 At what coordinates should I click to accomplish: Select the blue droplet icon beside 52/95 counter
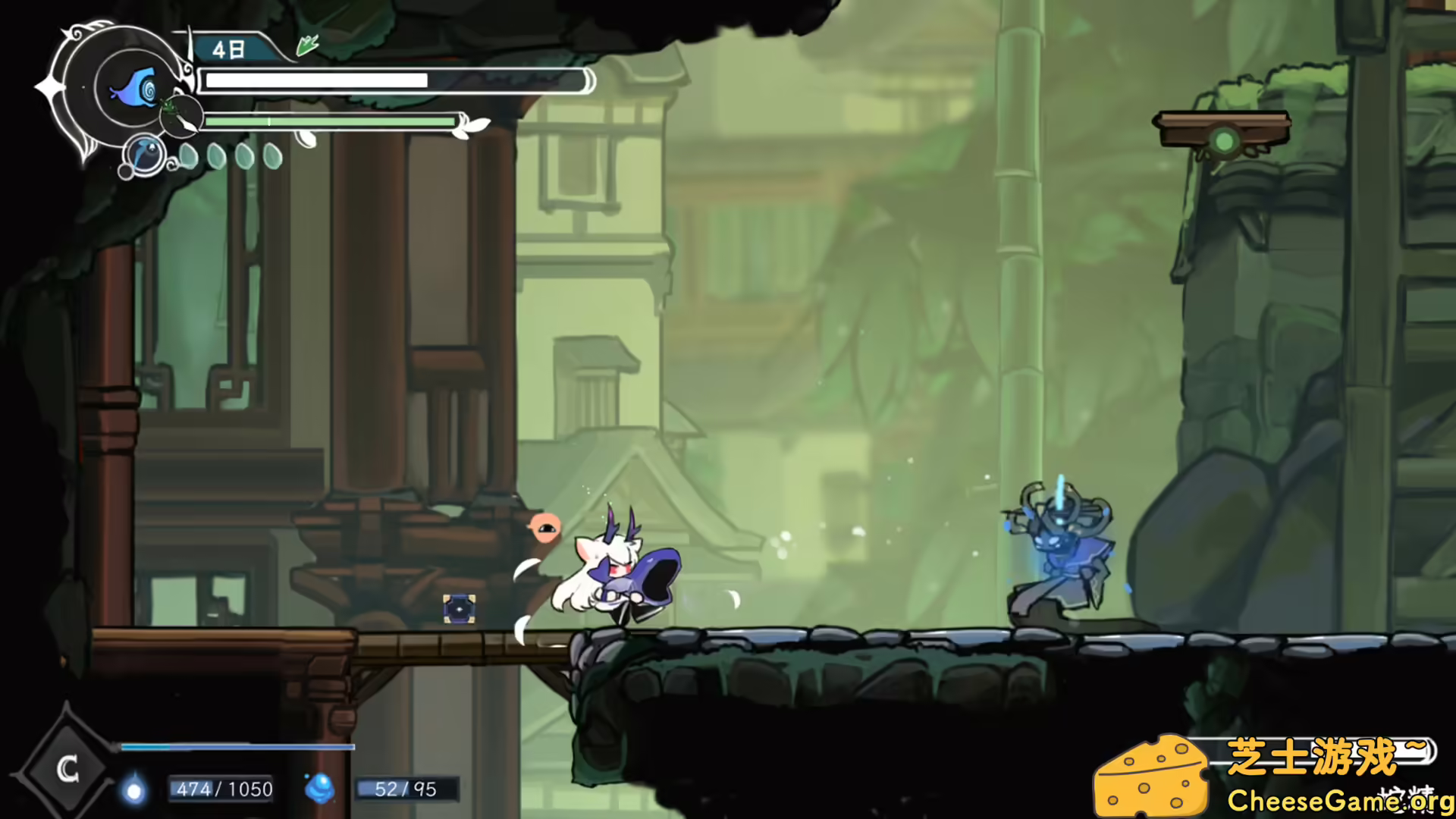(x=322, y=789)
